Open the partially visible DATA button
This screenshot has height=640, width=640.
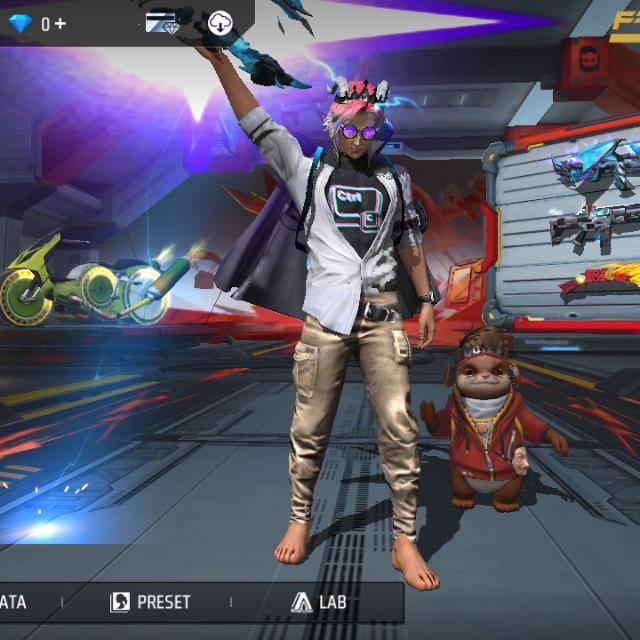[14, 603]
